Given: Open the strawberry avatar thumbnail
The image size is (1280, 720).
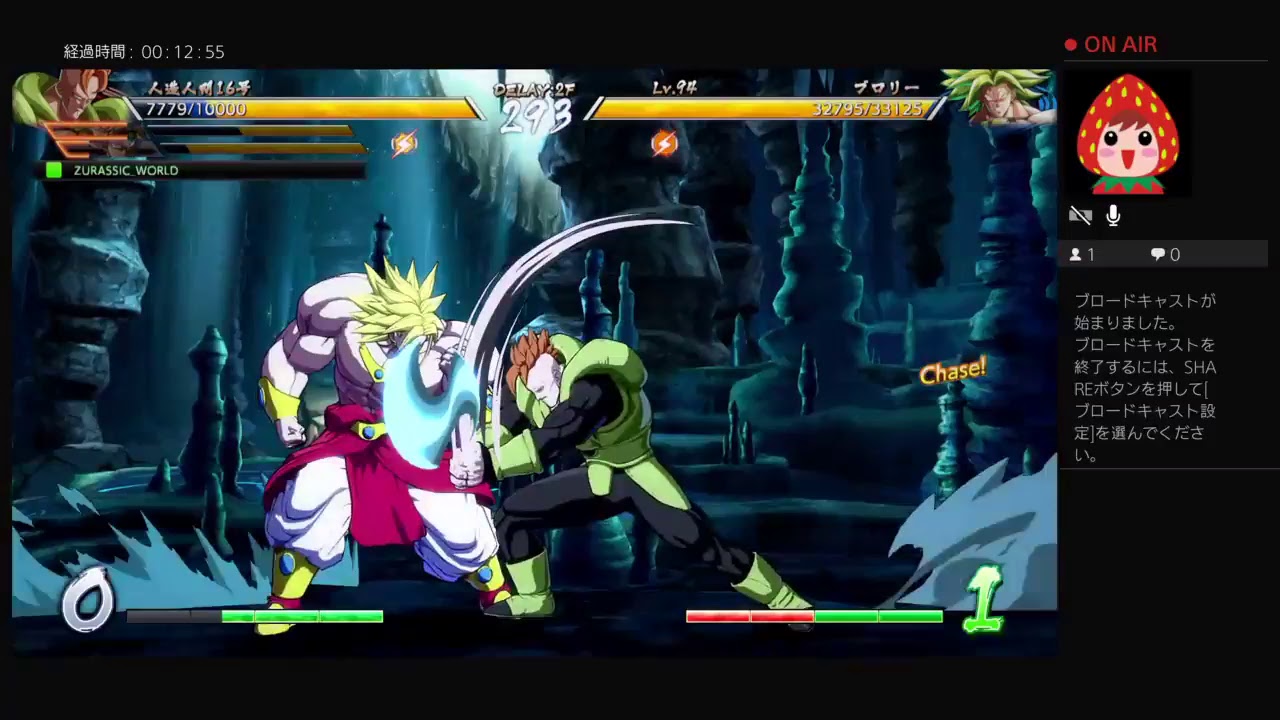Looking at the screenshot, I should tap(1128, 133).
